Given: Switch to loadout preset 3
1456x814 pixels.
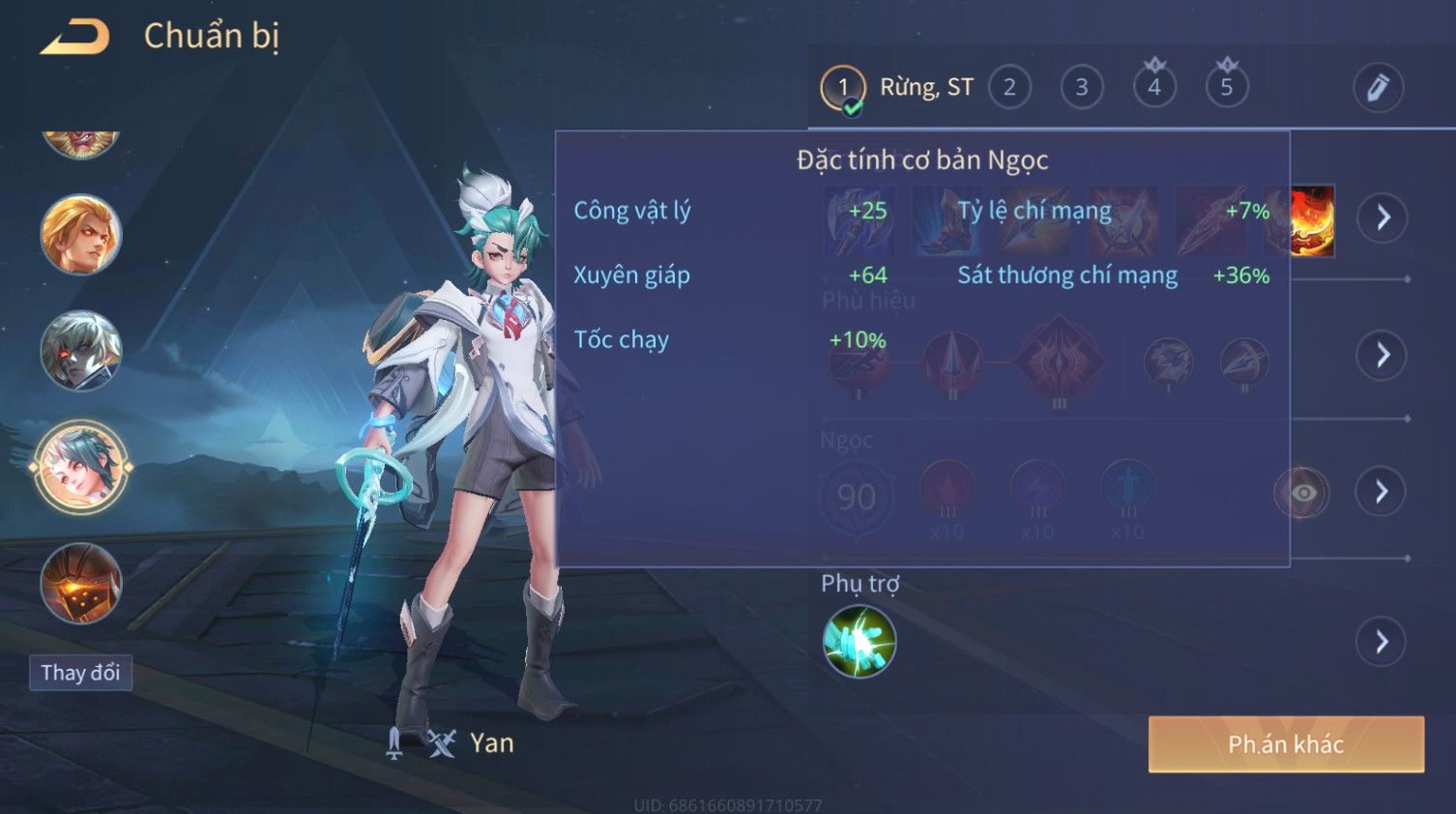Looking at the screenshot, I should click(x=1082, y=87).
